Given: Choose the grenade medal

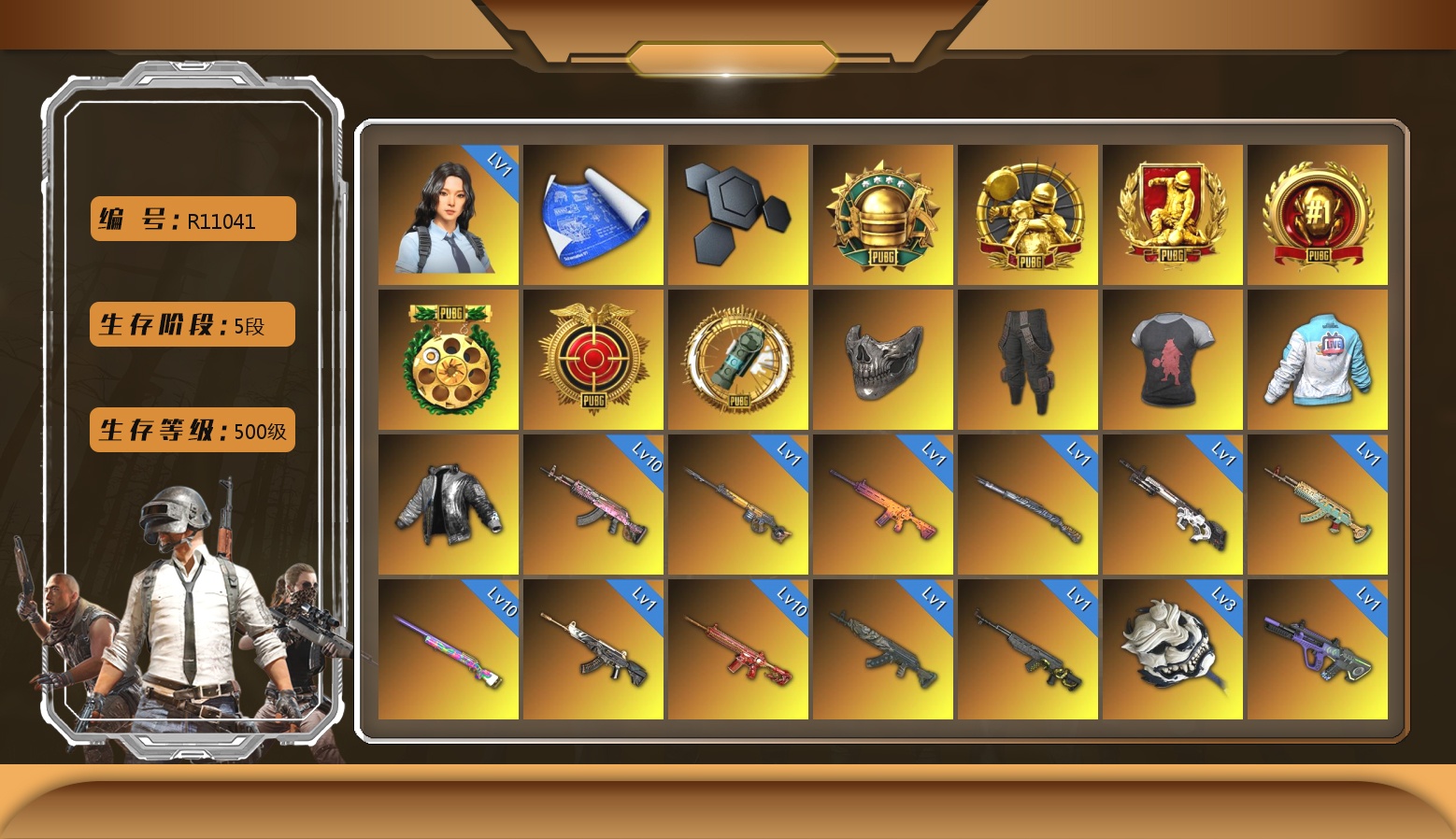Looking at the screenshot, I should pos(737,360).
